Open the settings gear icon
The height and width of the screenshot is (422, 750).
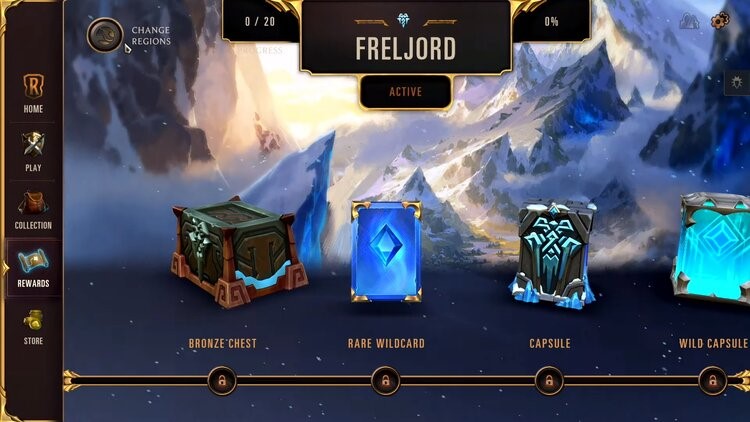pyautogui.click(x=719, y=21)
